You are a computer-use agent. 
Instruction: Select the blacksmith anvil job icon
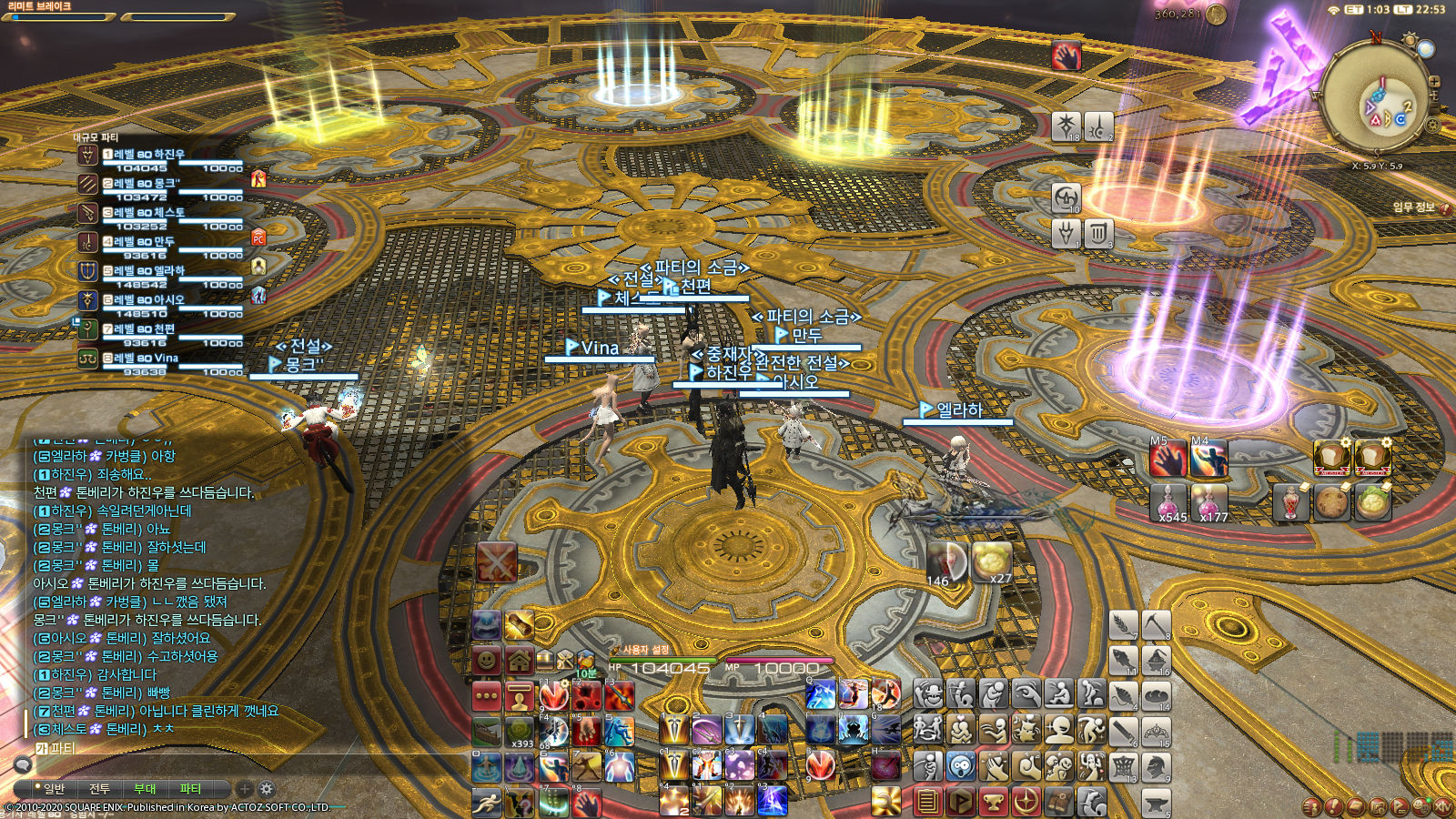1156,802
